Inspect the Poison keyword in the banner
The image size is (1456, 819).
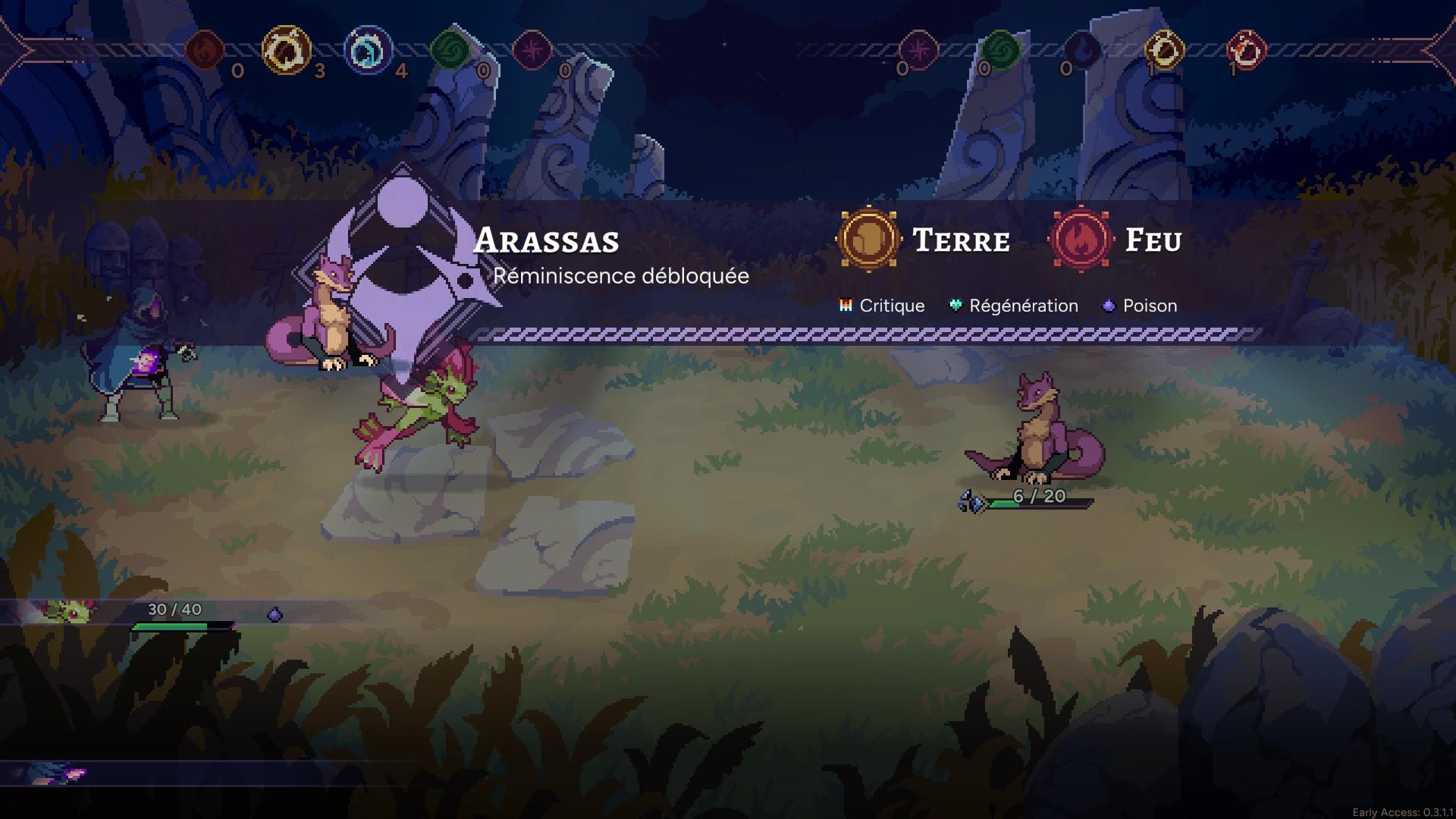click(1140, 306)
